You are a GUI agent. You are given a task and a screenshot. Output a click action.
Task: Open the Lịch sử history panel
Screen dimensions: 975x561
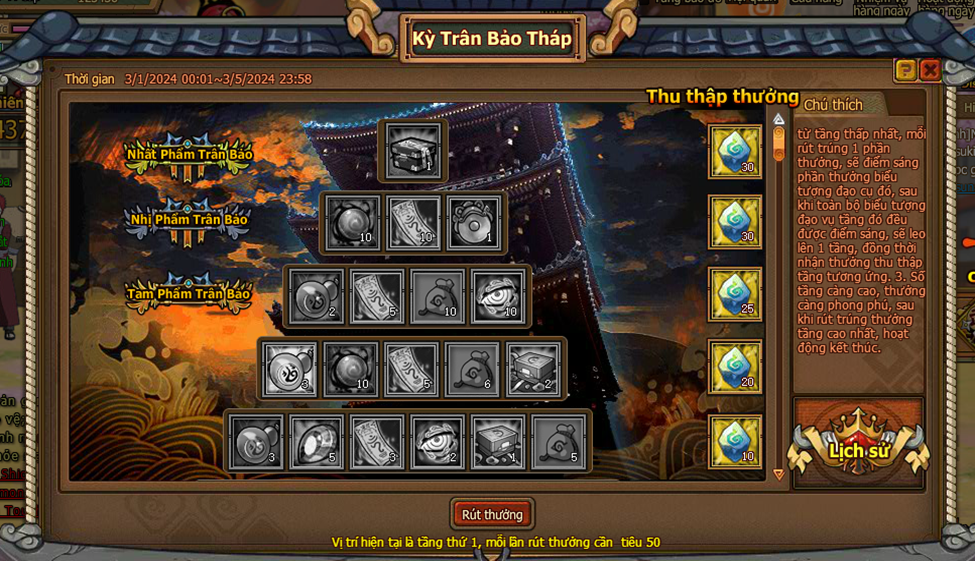(x=858, y=450)
